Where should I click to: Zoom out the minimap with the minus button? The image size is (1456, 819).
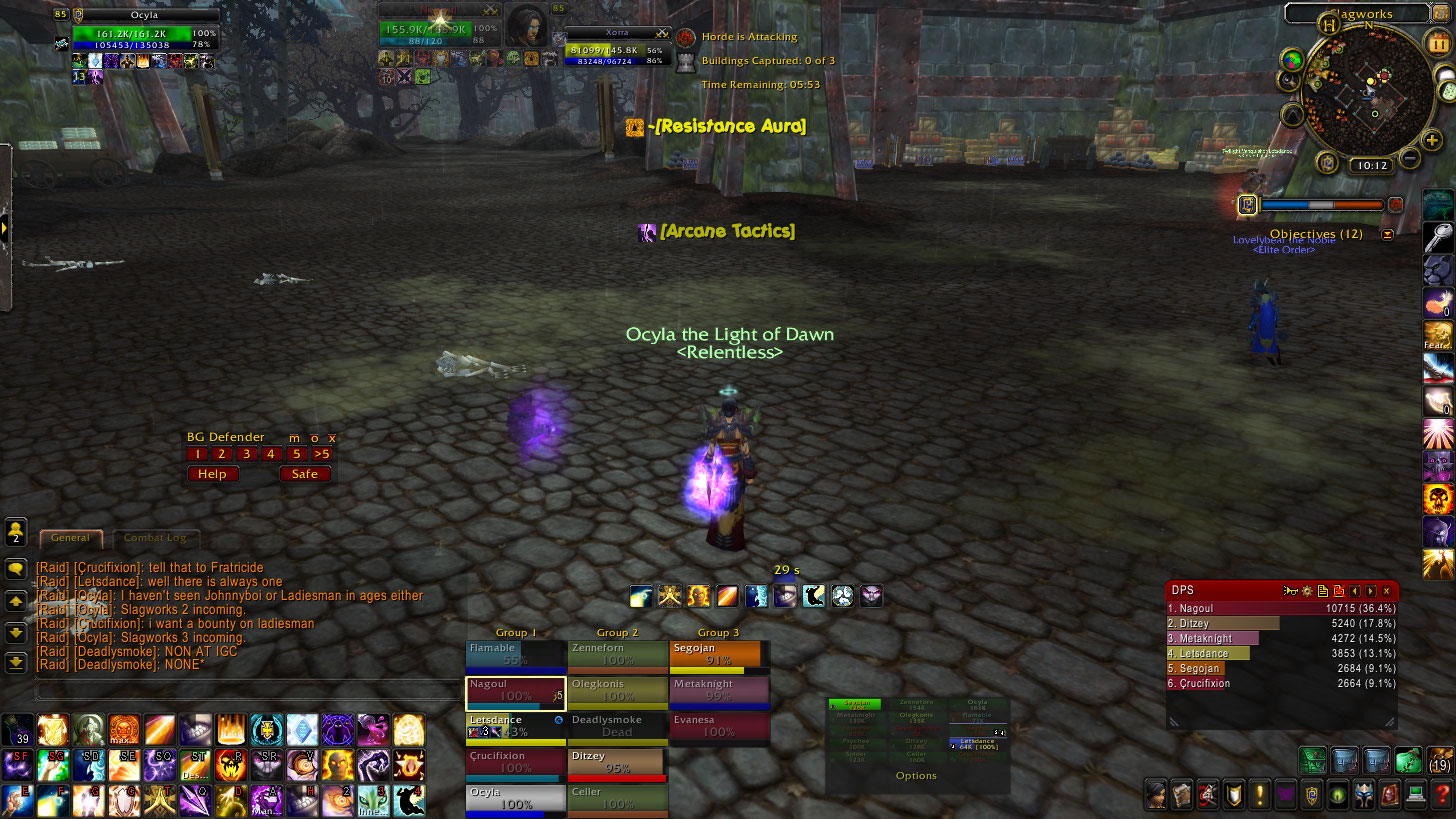pos(1409,158)
